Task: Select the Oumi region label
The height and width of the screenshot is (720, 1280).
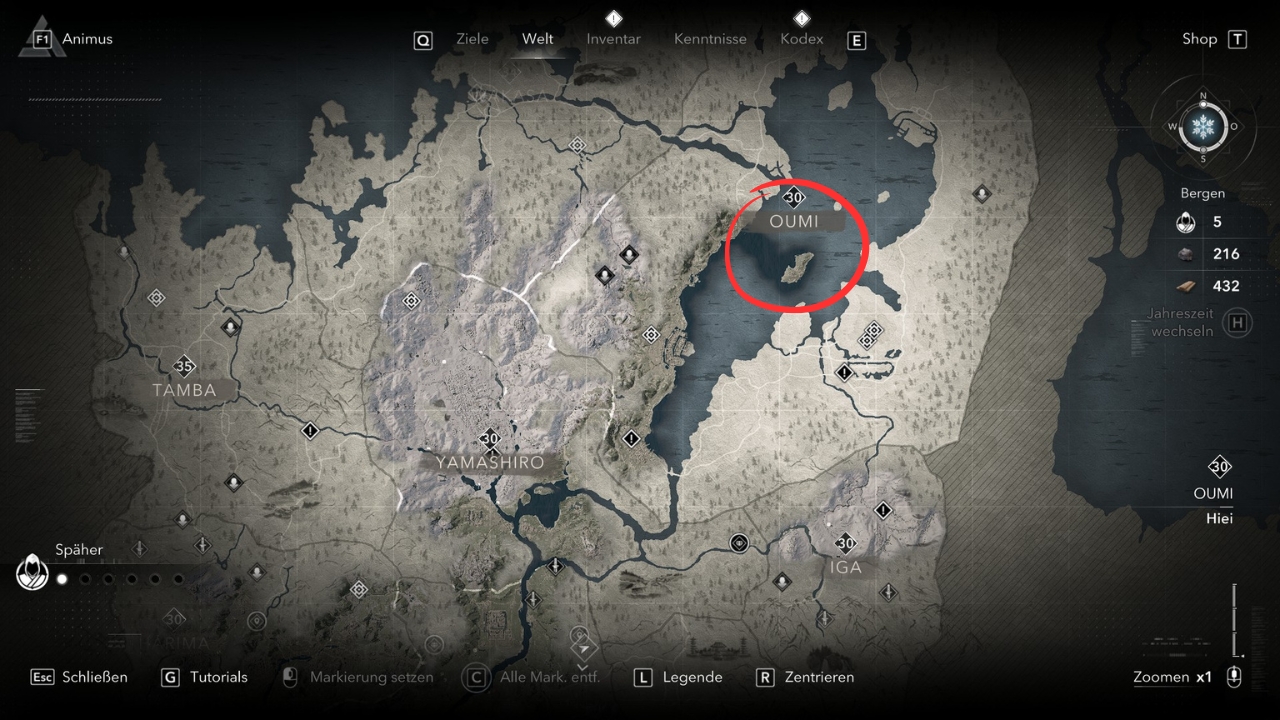Action: pos(795,221)
